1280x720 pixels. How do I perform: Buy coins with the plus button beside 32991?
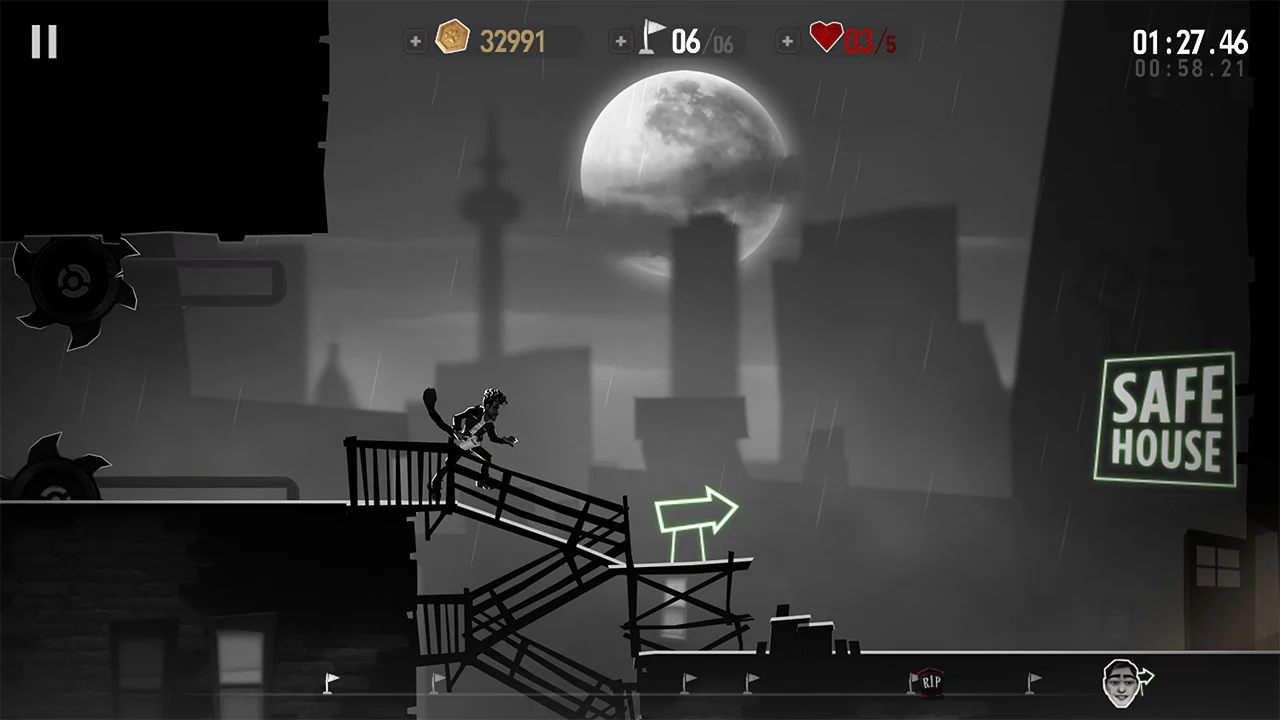point(415,42)
